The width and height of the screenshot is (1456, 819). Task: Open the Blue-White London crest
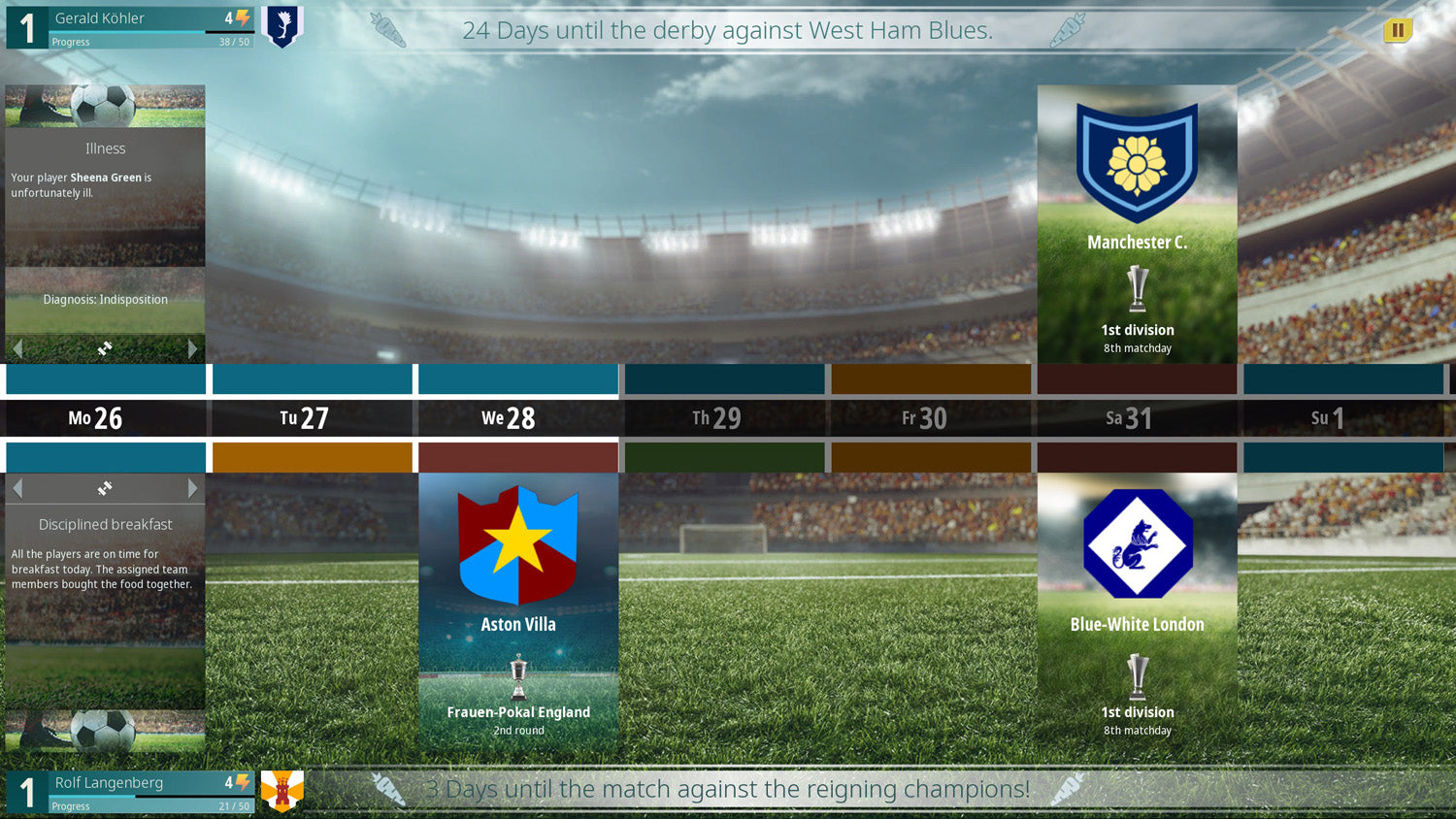click(1137, 543)
